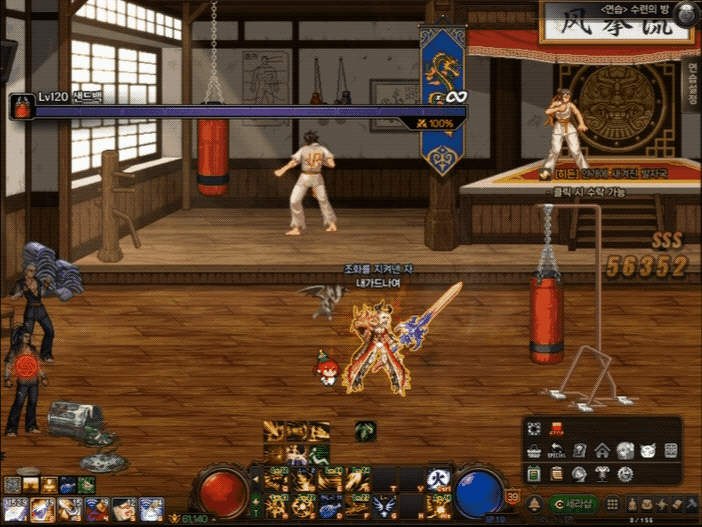The width and height of the screenshot is (702, 527).
Task: Click the green phoenix buff icon
Action: click(x=366, y=431)
